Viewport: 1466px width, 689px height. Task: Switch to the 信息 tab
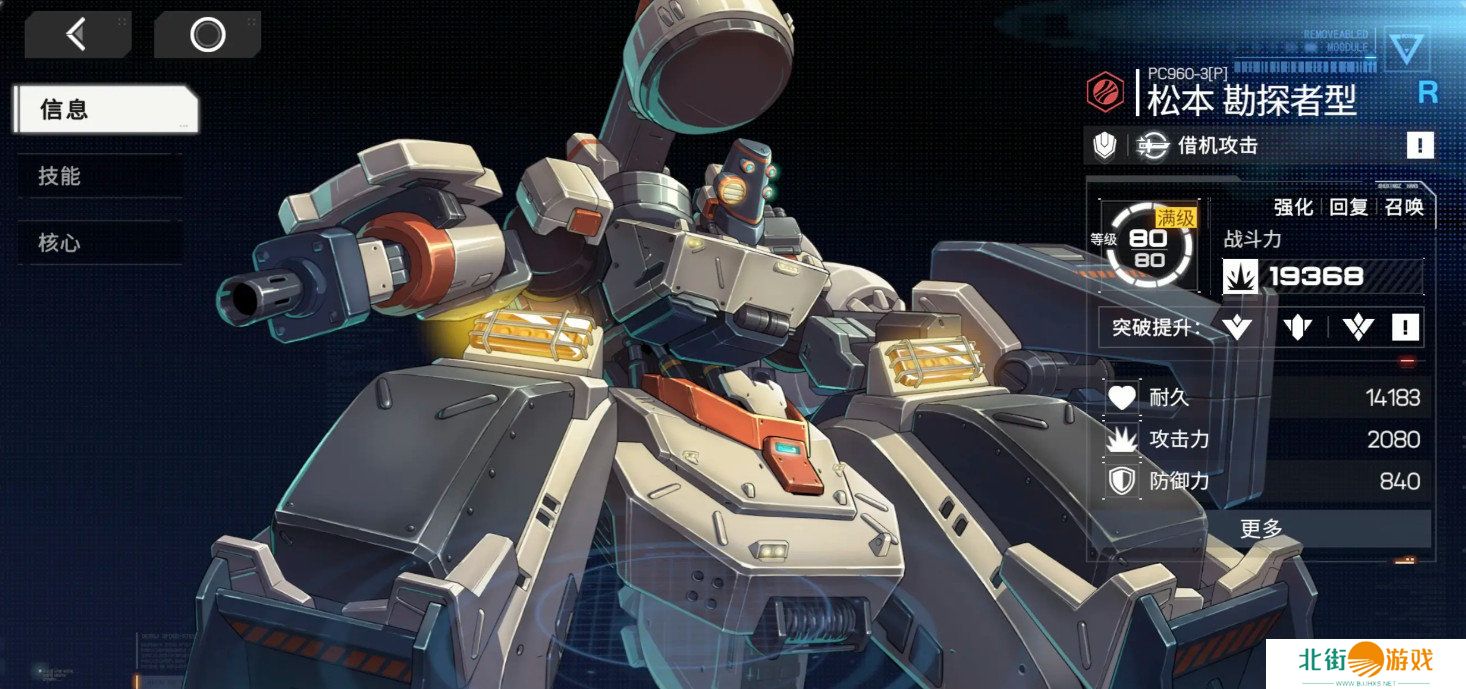coord(104,109)
